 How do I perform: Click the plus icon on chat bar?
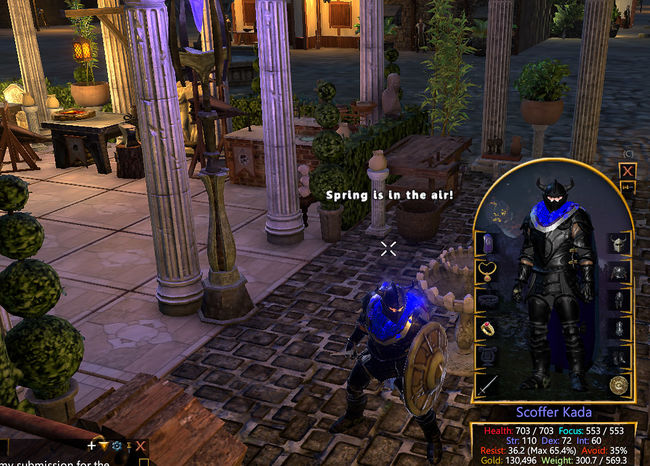pos(92,446)
